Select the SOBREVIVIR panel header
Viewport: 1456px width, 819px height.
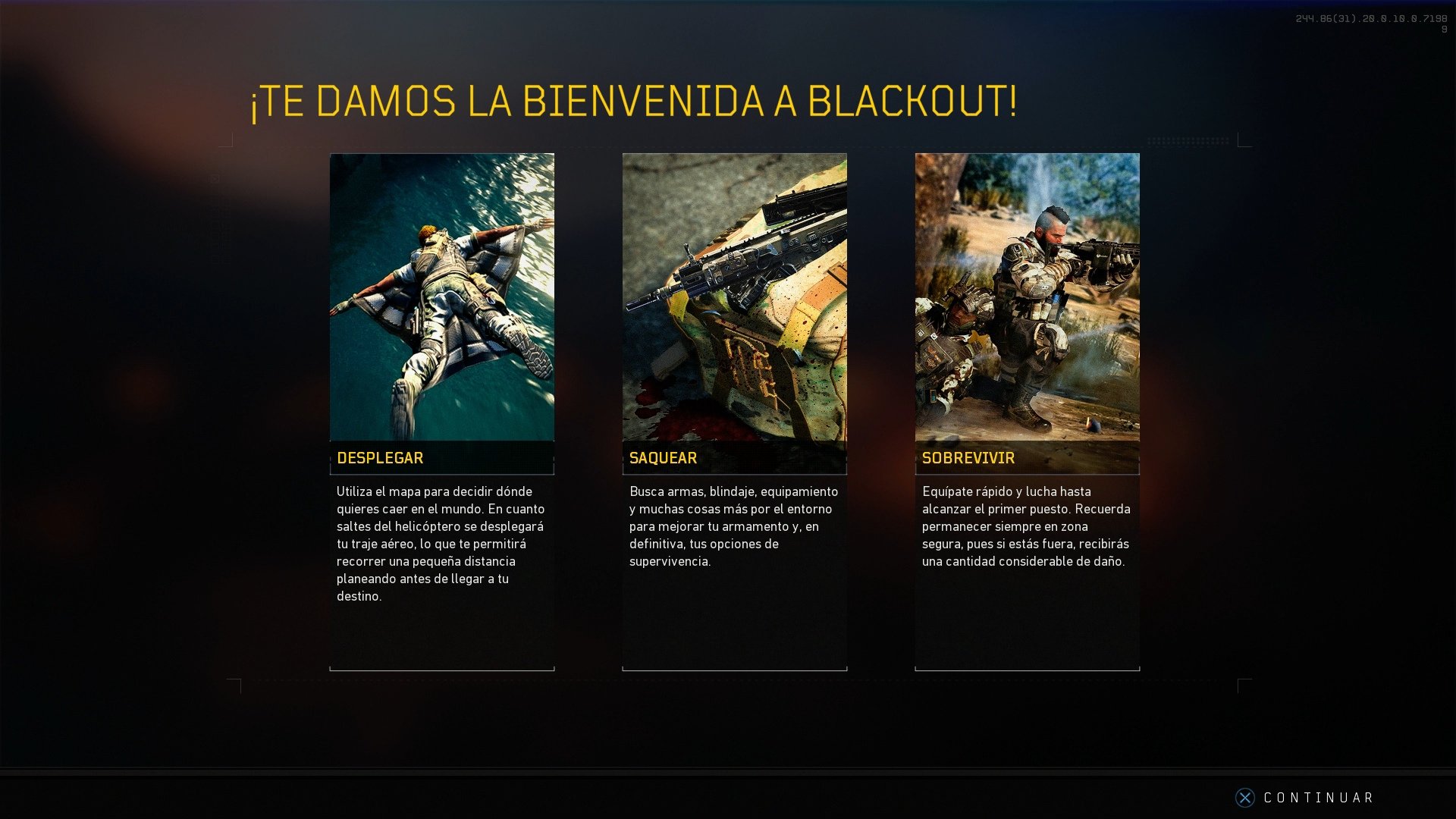pos(968,458)
